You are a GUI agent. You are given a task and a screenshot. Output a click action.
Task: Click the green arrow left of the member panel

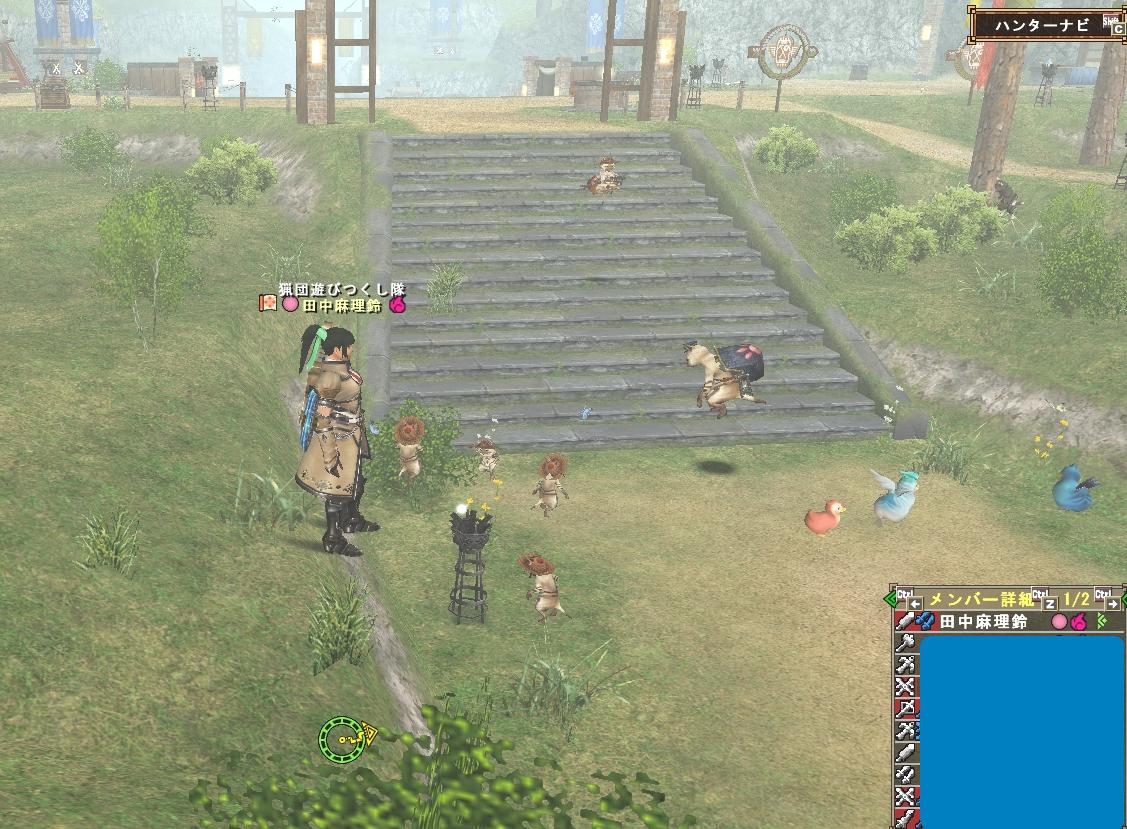click(890, 600)
